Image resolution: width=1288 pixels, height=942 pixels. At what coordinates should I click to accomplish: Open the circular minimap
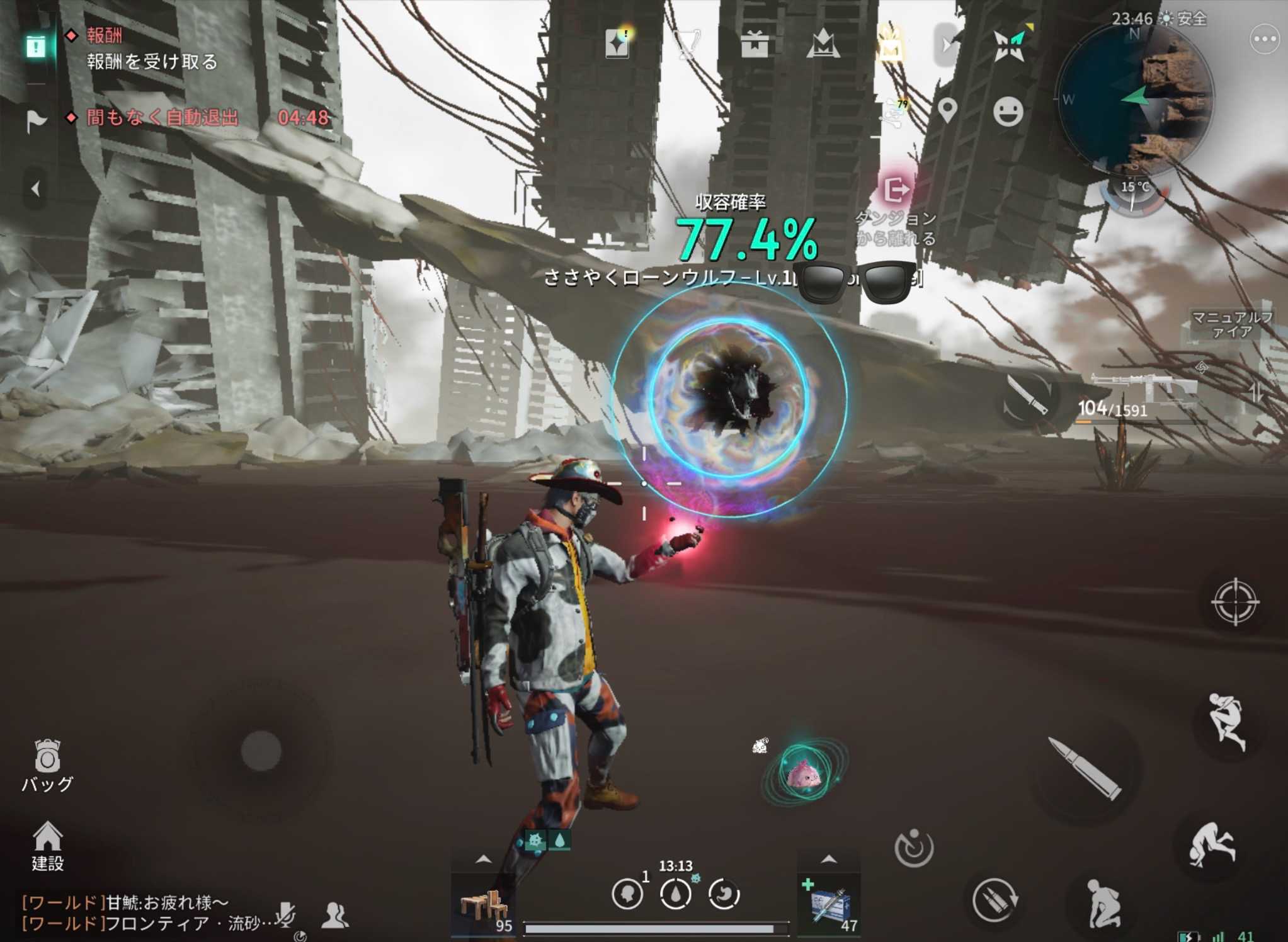tap(1135, 100)
